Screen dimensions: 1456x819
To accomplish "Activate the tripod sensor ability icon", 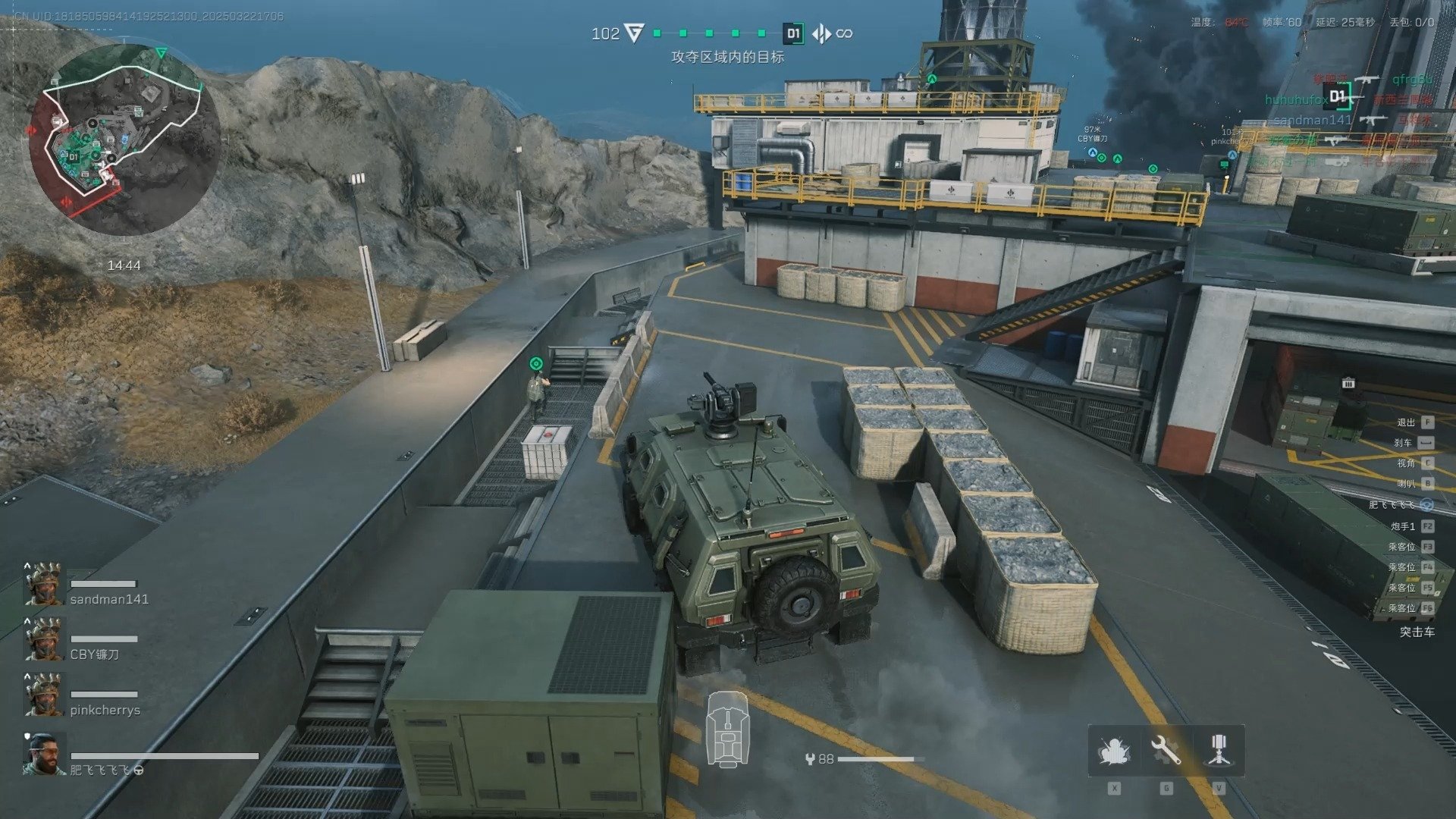I will 1218,751.
